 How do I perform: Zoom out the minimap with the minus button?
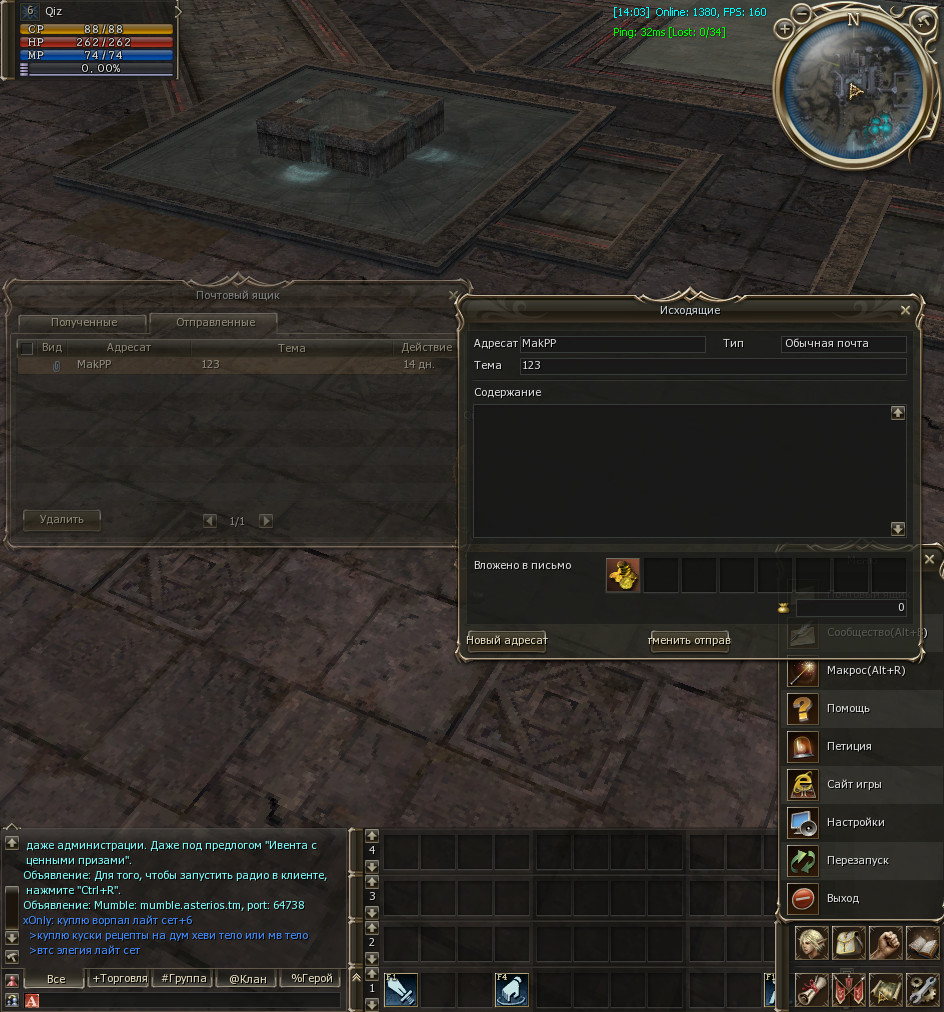pos(803,12)
